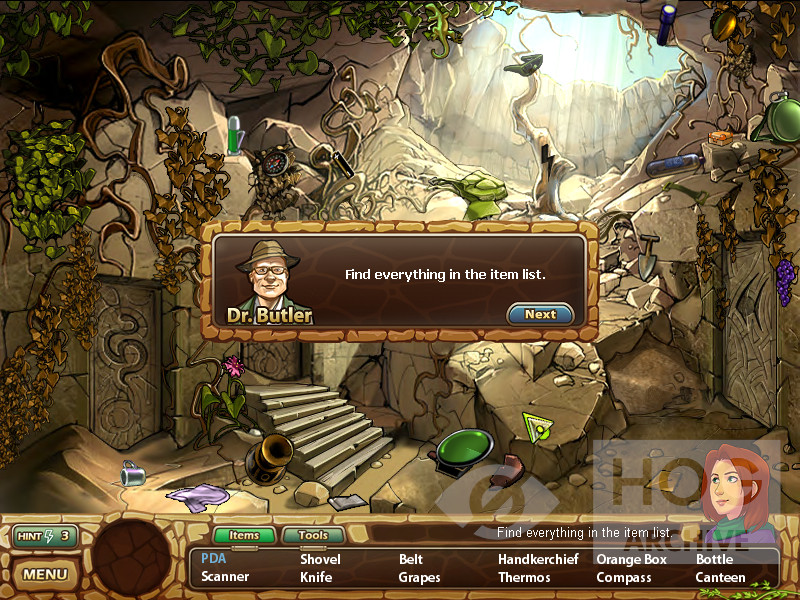Use the Hint button

[45, 536]
